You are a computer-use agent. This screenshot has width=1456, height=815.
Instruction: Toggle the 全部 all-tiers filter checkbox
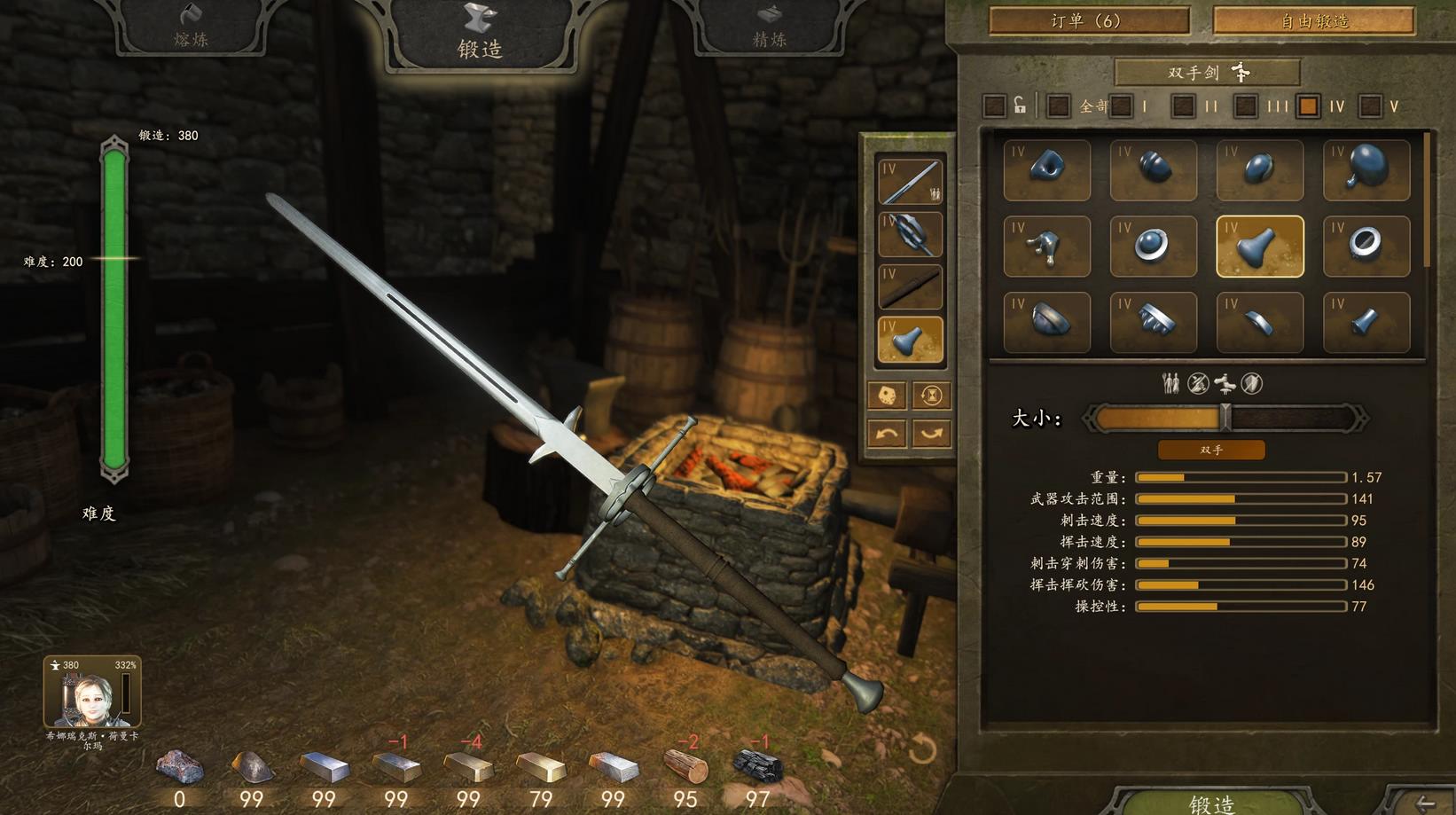pyautogui.click(x=1058, y=106)
